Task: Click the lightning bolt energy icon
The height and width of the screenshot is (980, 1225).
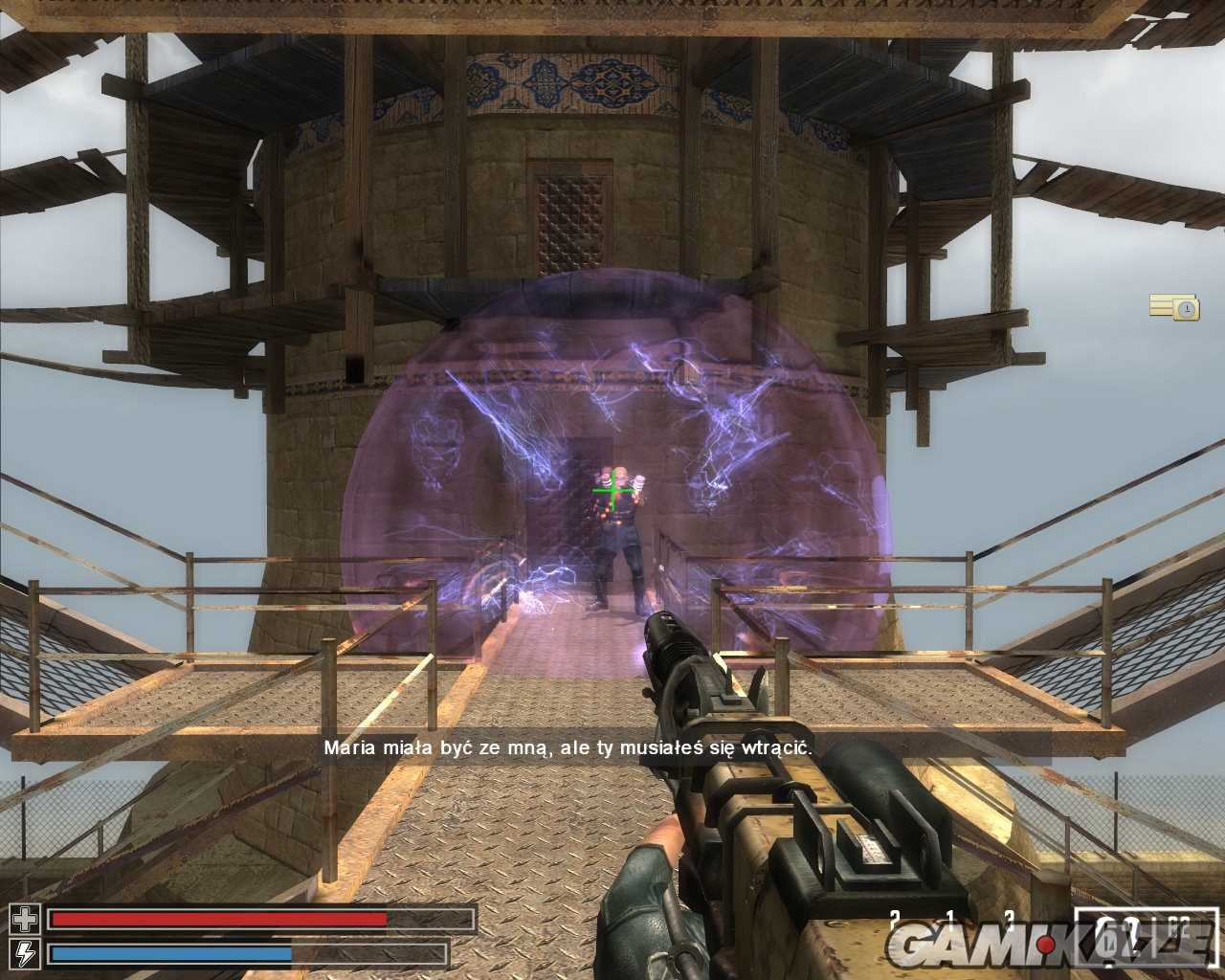Action: click(25, 953)
